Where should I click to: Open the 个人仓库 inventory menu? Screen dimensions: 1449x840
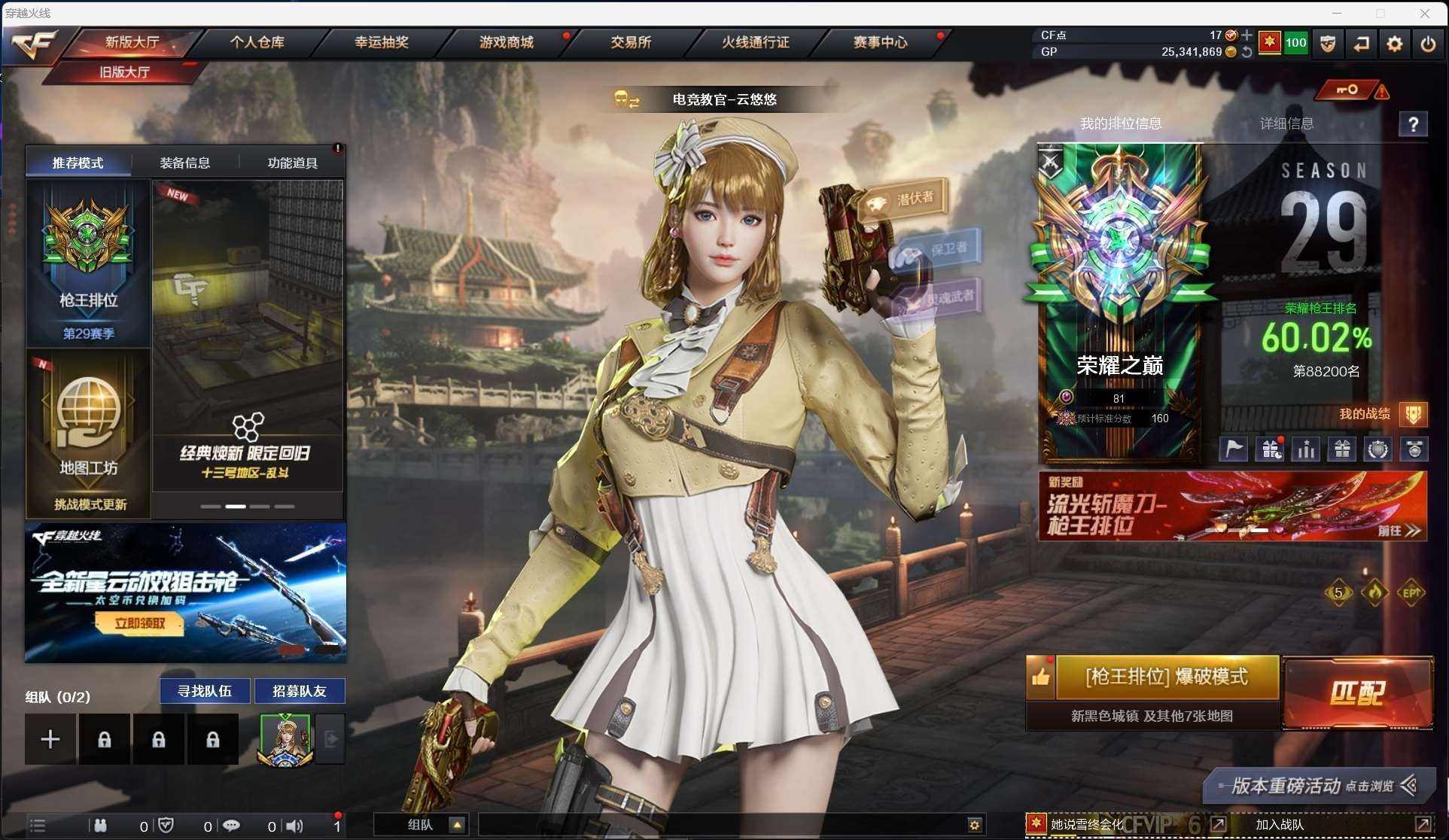pyautogui.click(x=257, y=42)
